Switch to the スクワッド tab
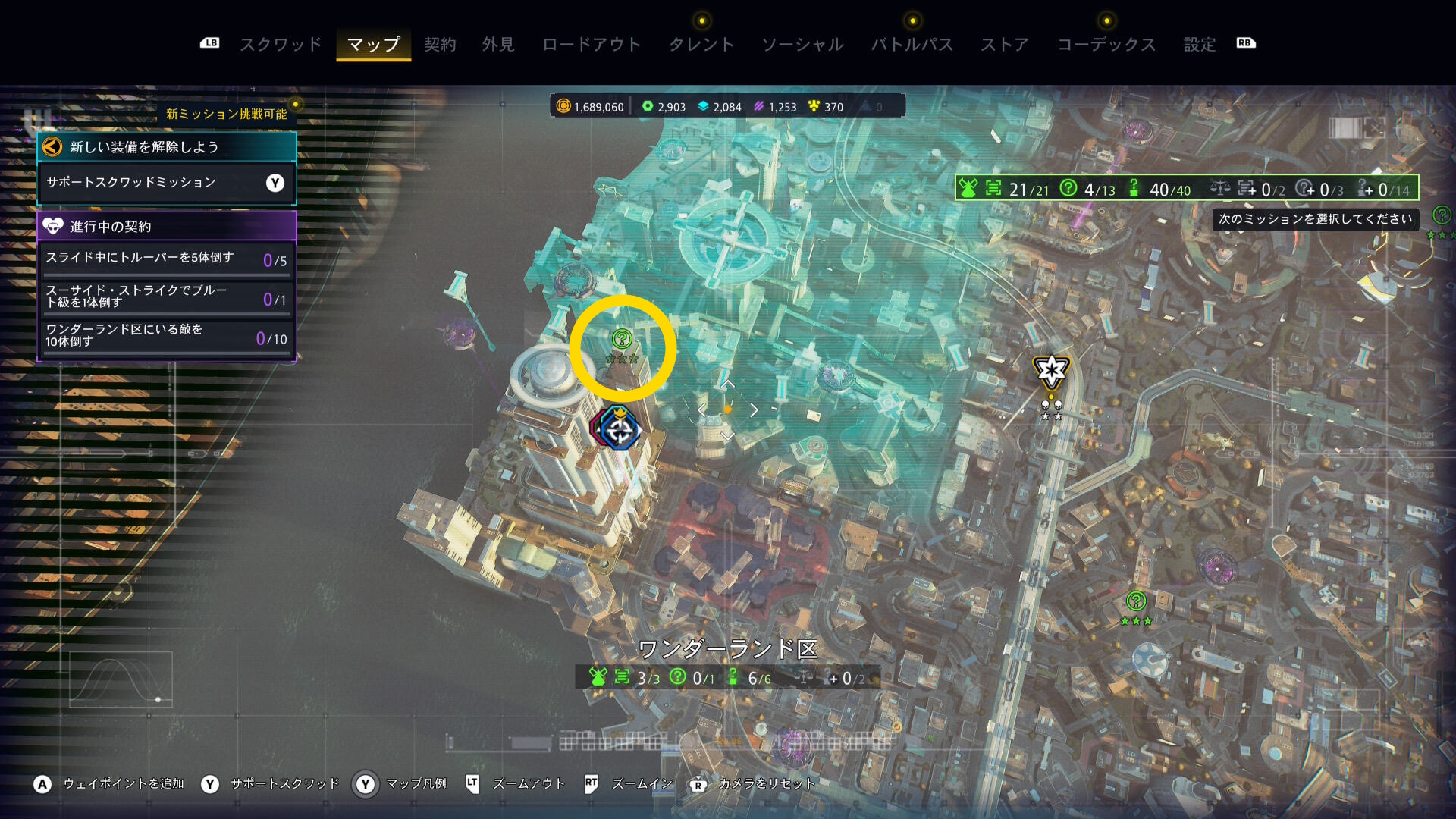Screen dimensions: 1456x819 pos(281,45)
